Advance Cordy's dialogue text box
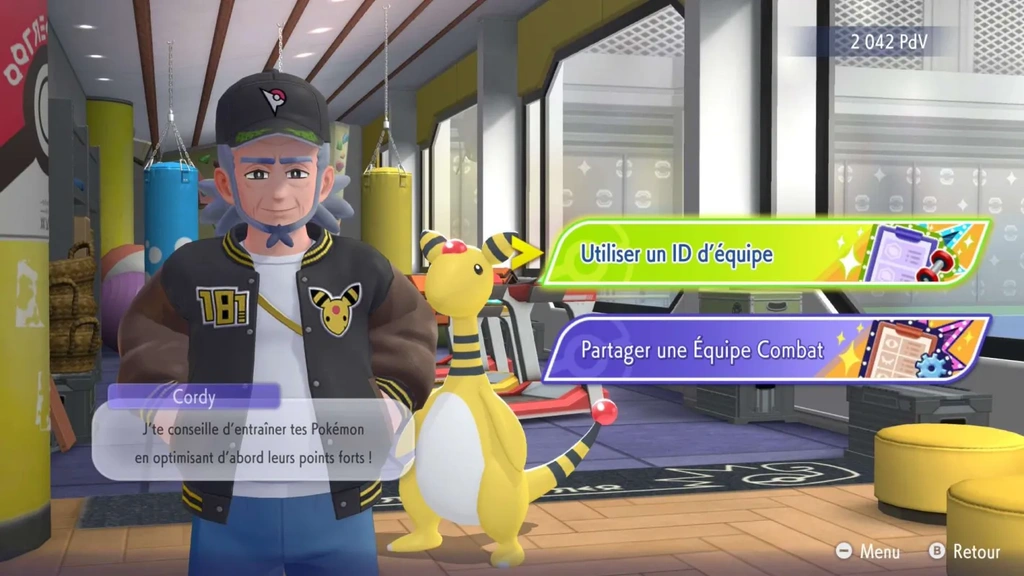This screenshot has width=1024, height=576. coord(253,443)
